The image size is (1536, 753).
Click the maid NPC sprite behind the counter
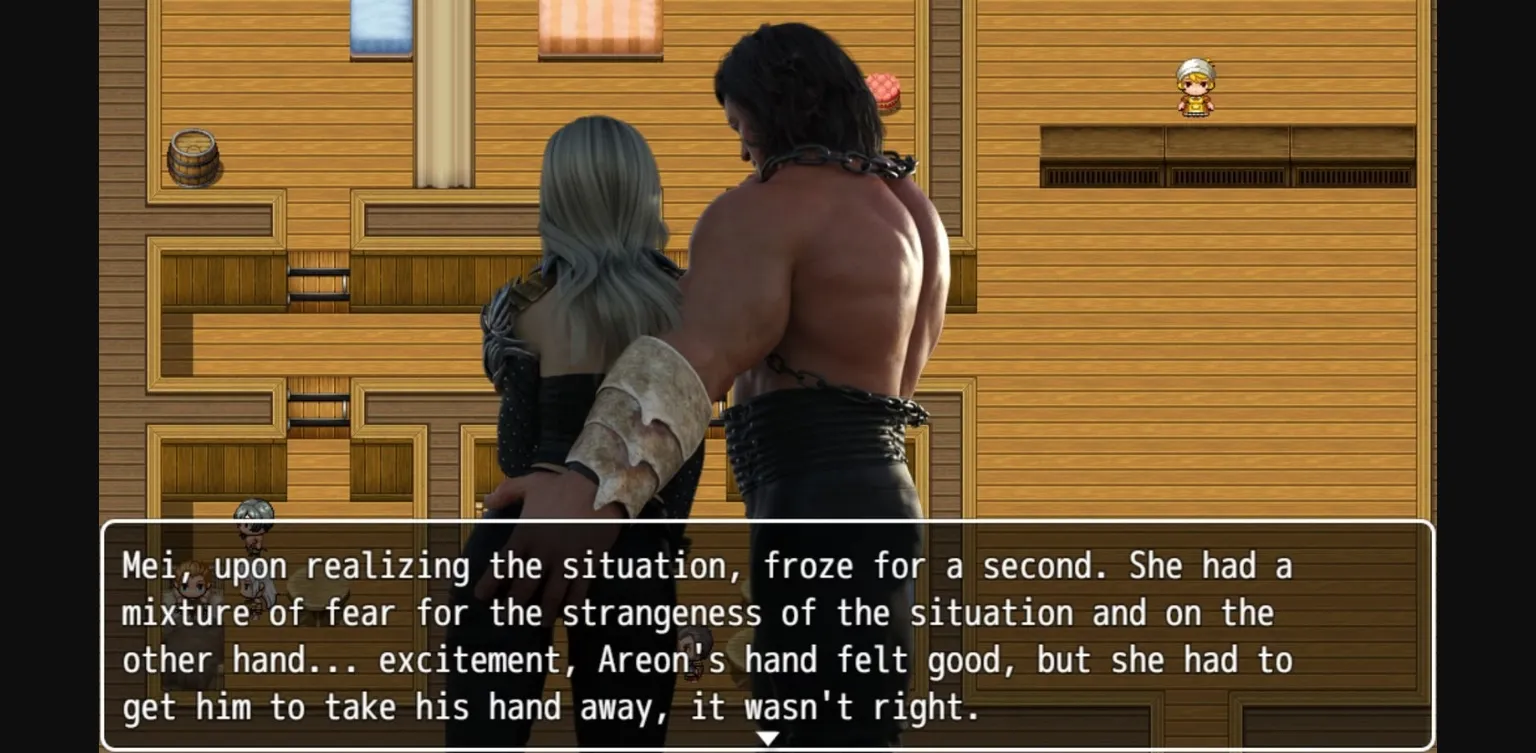pos(1196,90)
